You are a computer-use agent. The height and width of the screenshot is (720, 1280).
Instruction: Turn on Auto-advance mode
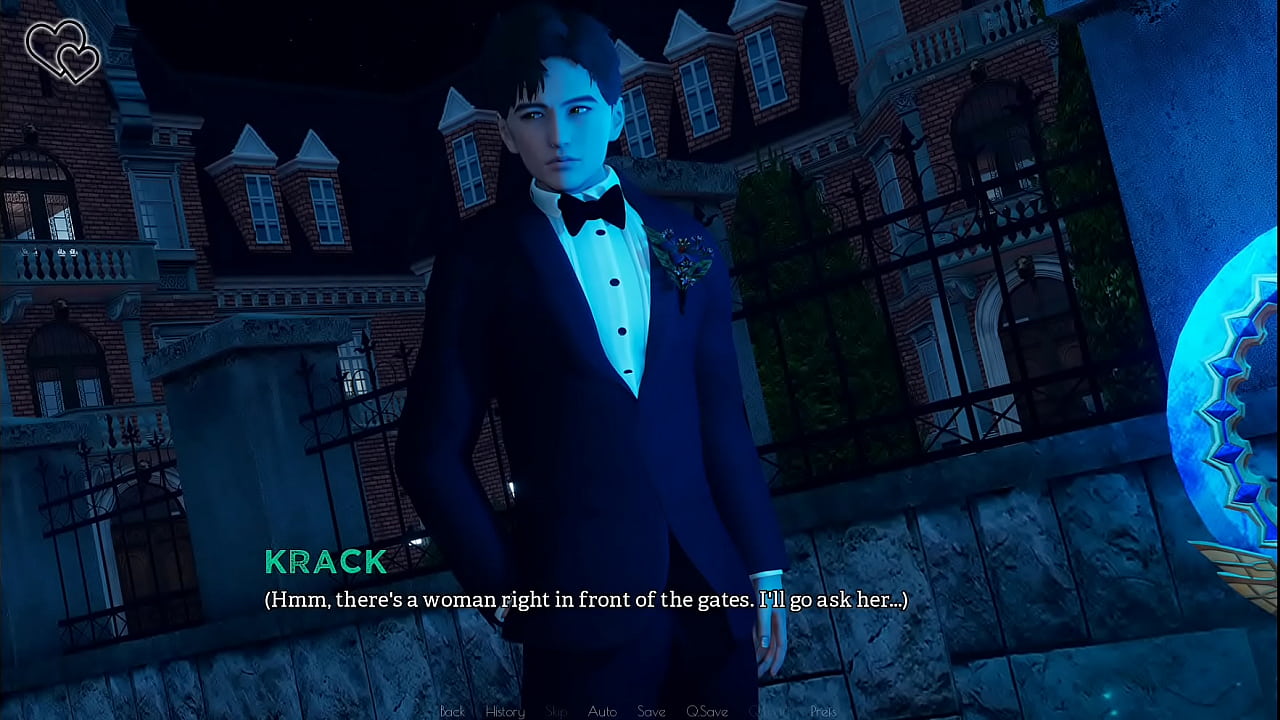(602, 711)
